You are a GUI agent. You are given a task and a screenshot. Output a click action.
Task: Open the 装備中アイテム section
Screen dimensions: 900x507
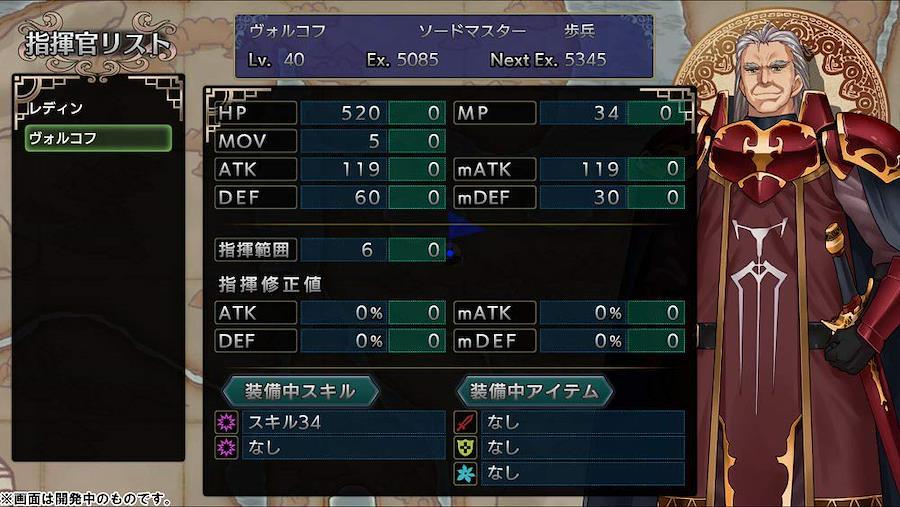pos(534,390)
